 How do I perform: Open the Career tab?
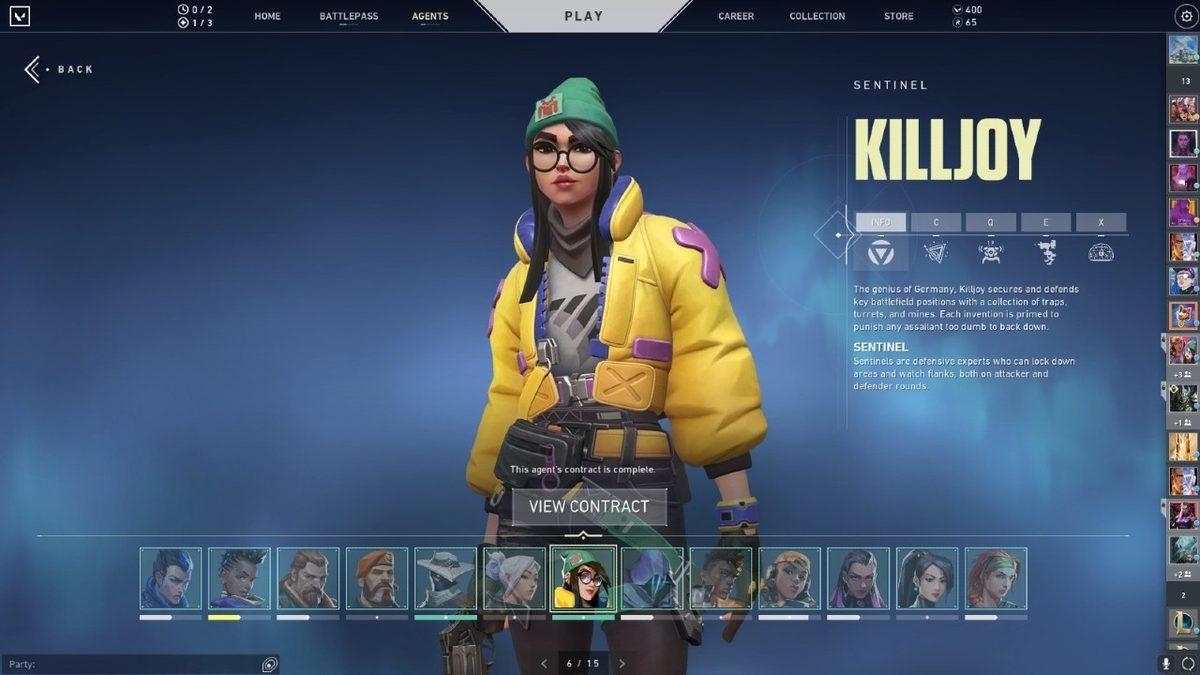click(x=736, y=16)
